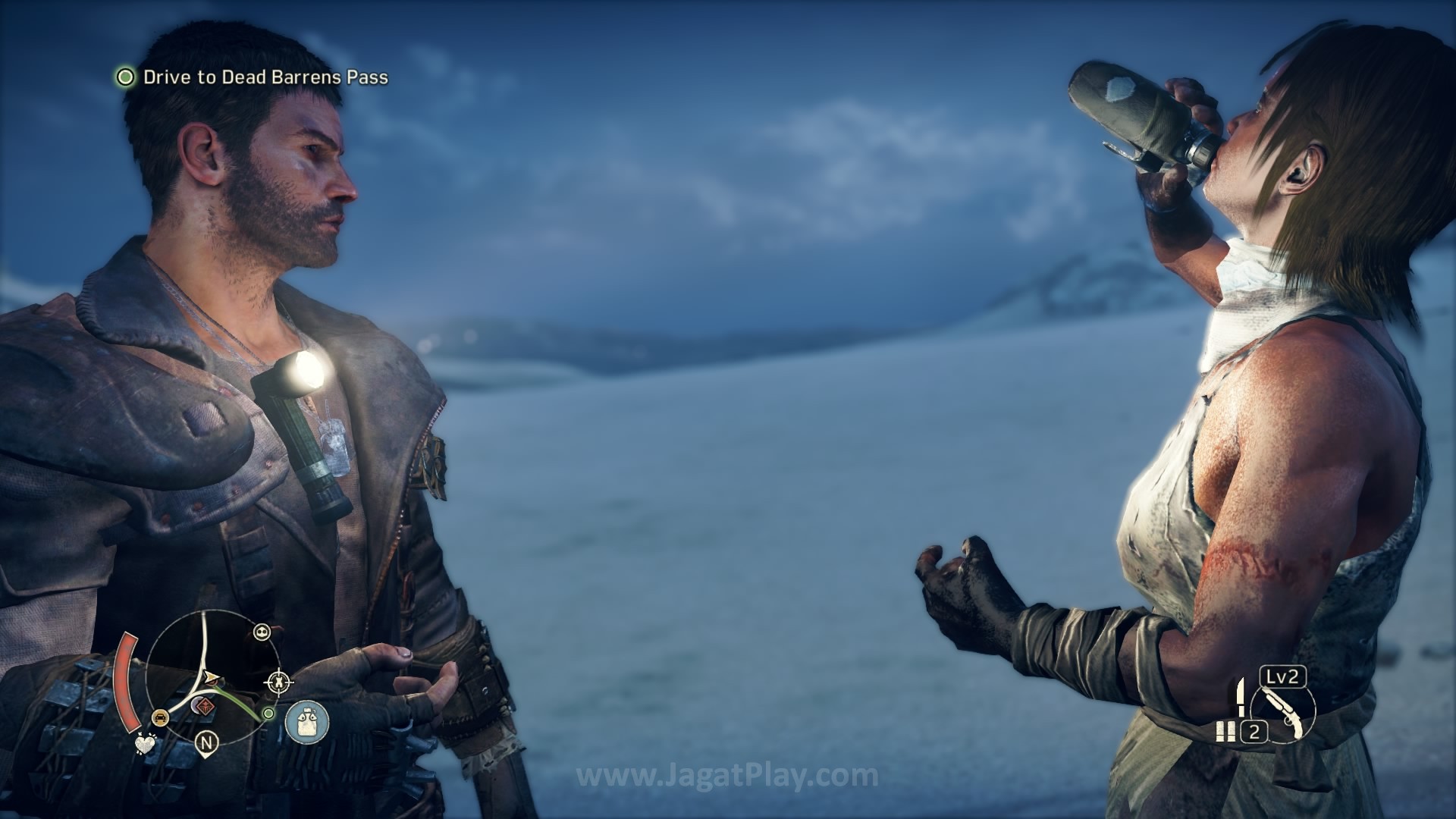1456x819 pixels.
Task: Select the knife shiv icon
Action: [x=1241, y=698]
